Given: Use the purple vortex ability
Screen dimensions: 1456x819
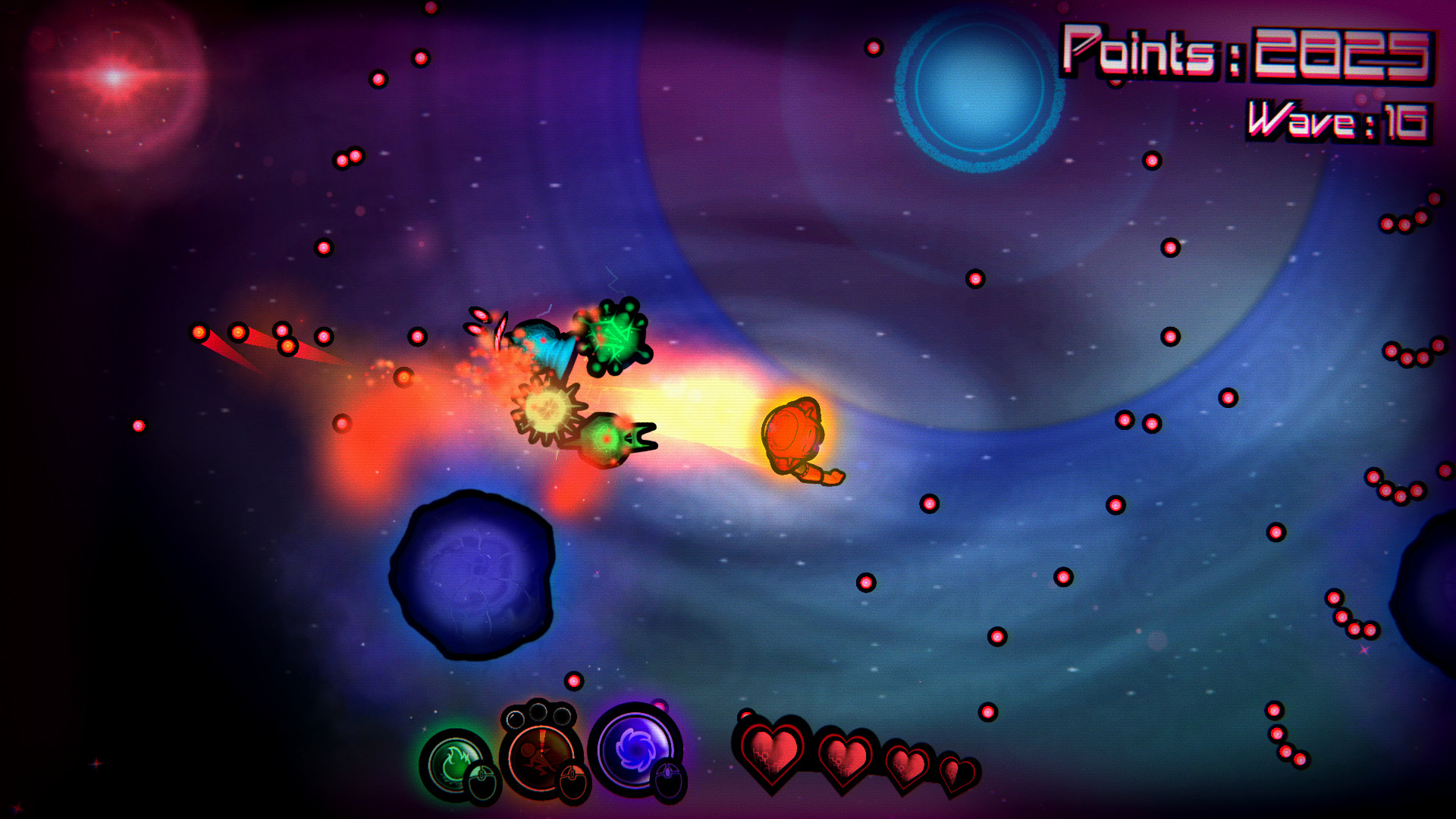Looking at the screenshot, I should [634, 748].
